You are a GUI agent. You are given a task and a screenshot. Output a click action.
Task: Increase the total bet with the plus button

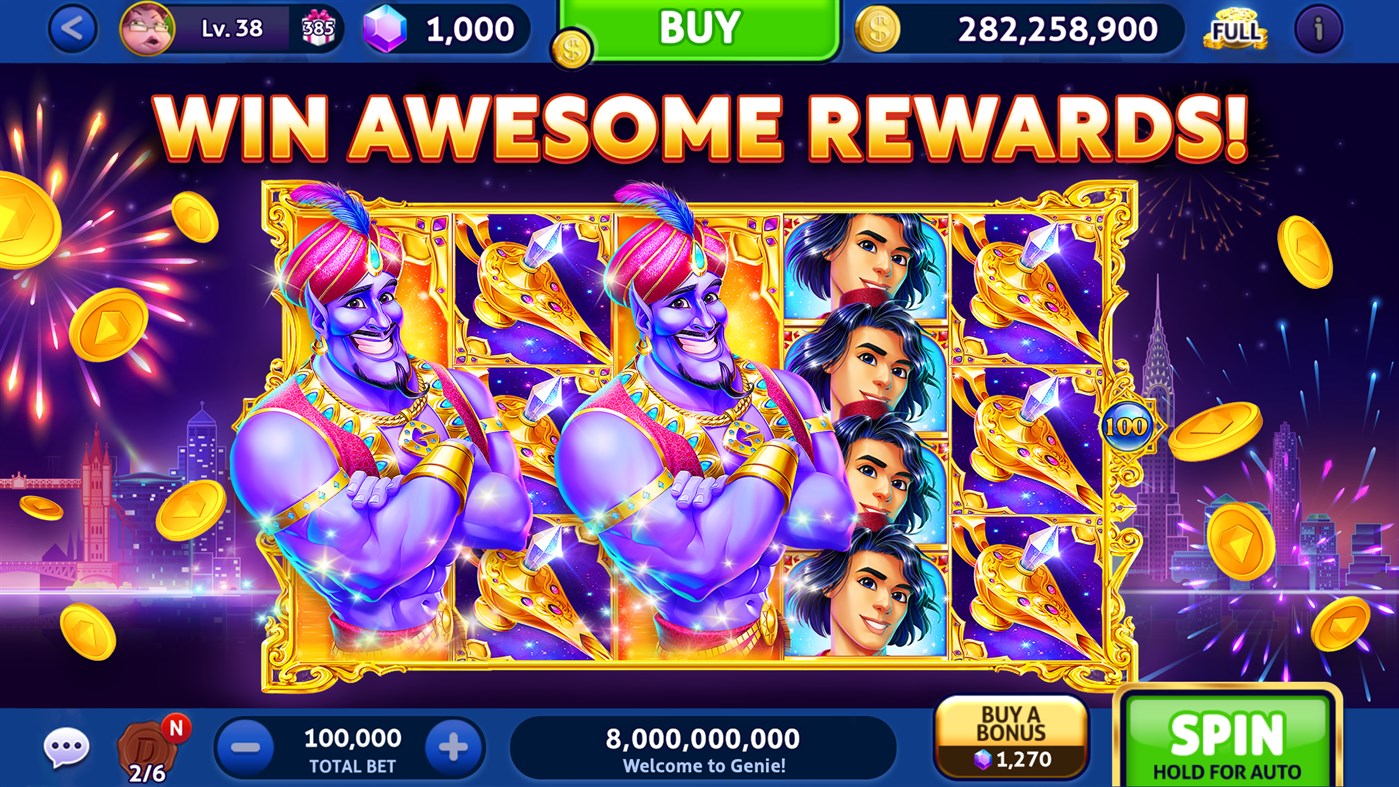point(455,744)
